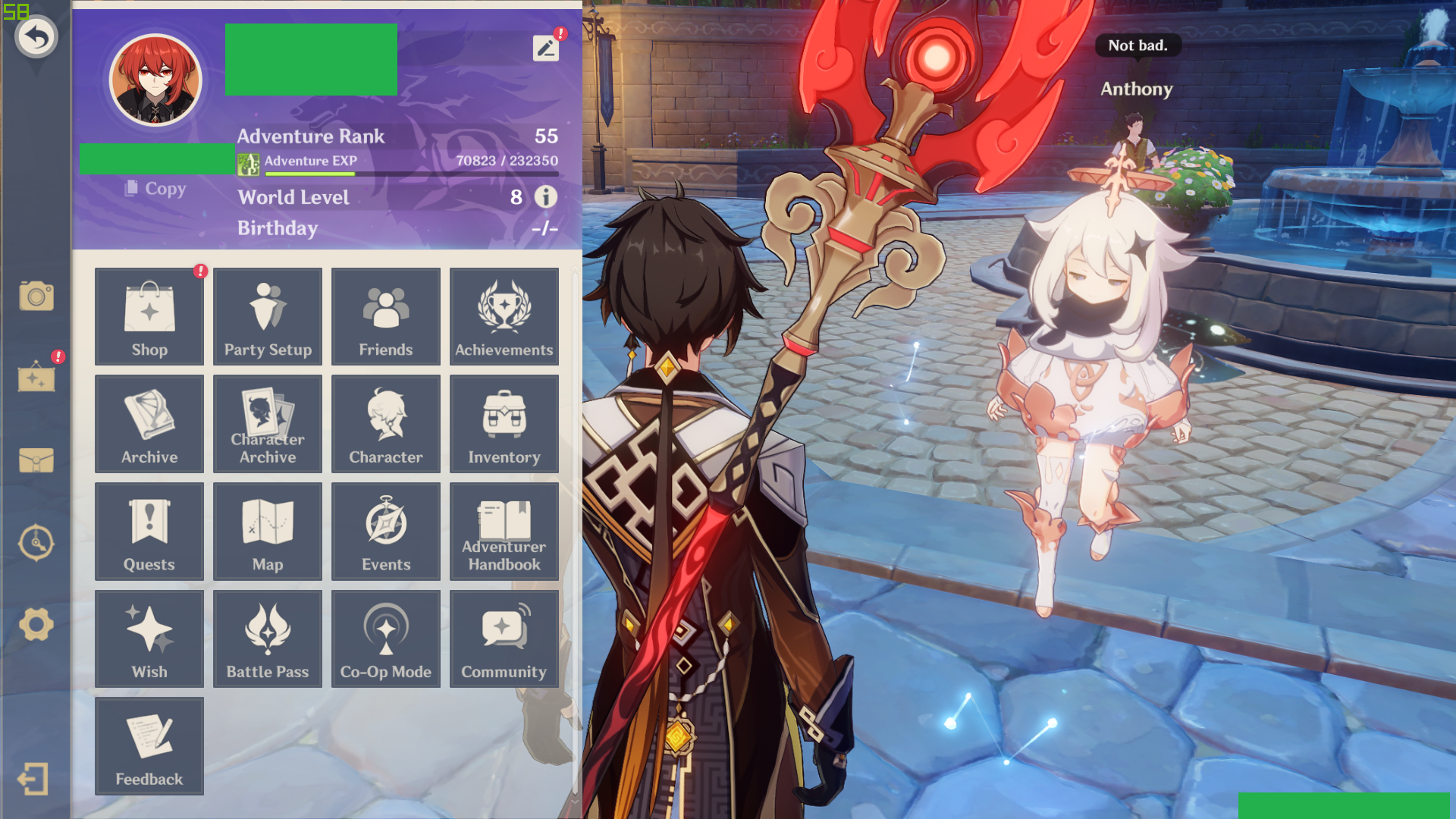
Task: View the Friends list
Action: 385,316
